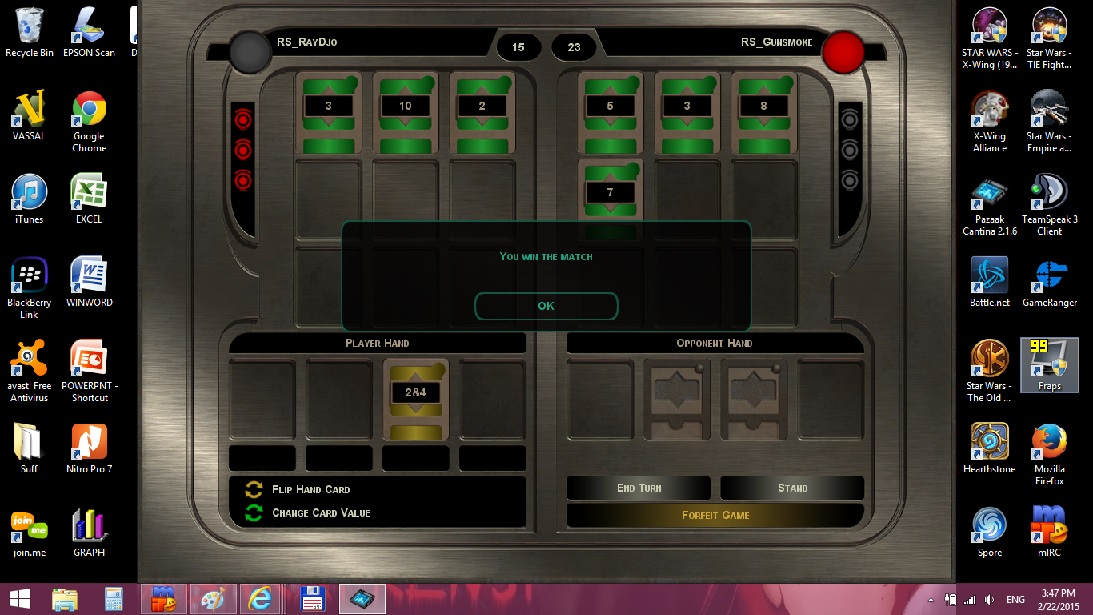
Task: Forfeit the game
Action: click(x=715, y=515)
